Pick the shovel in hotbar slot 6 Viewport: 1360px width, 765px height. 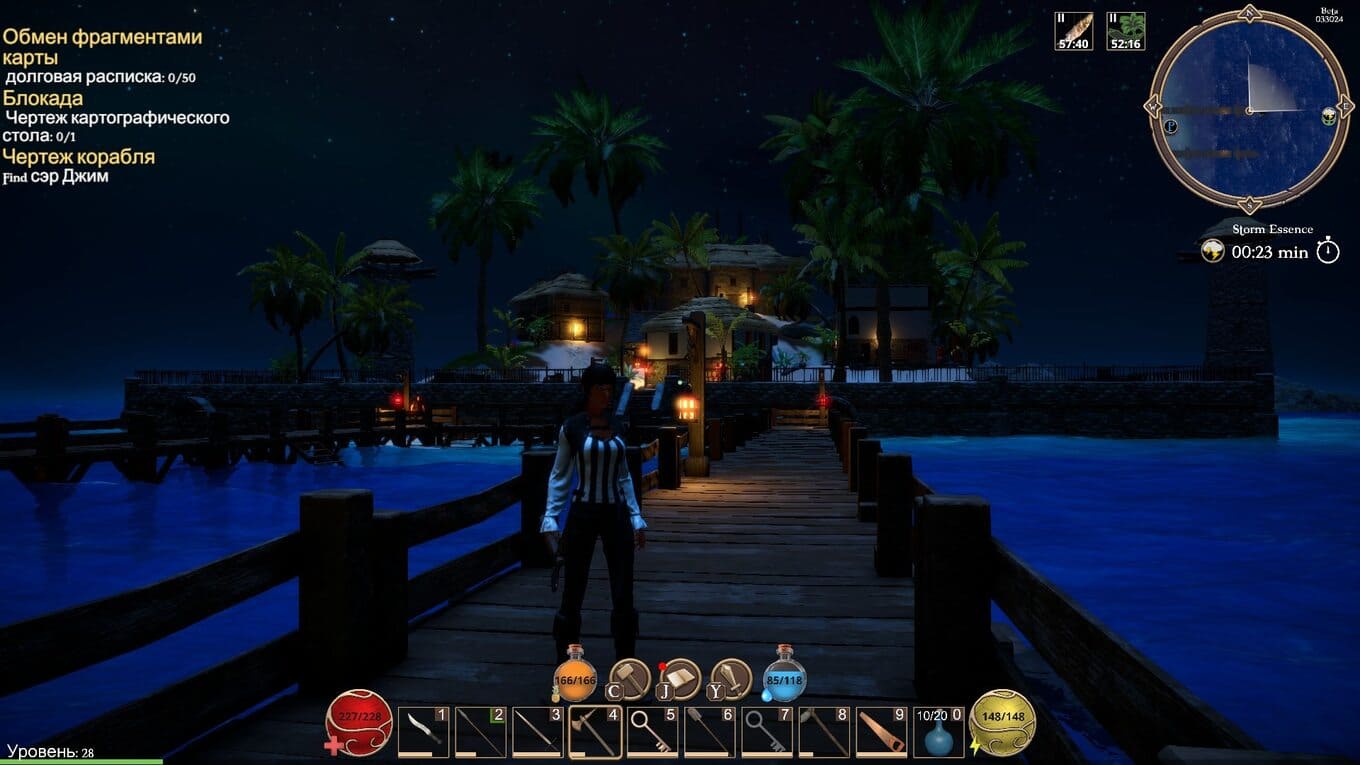pos(711,732)
